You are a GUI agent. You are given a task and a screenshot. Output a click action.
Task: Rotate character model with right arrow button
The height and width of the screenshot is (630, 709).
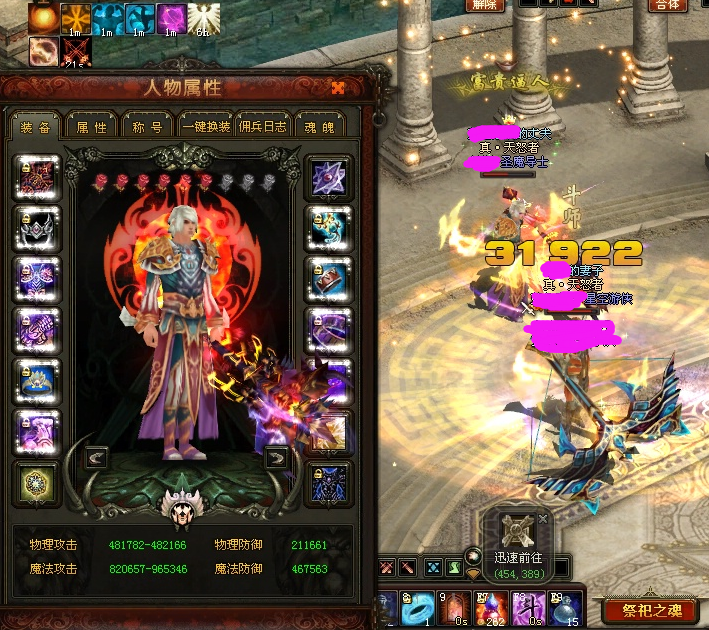[x=276, y=458]
